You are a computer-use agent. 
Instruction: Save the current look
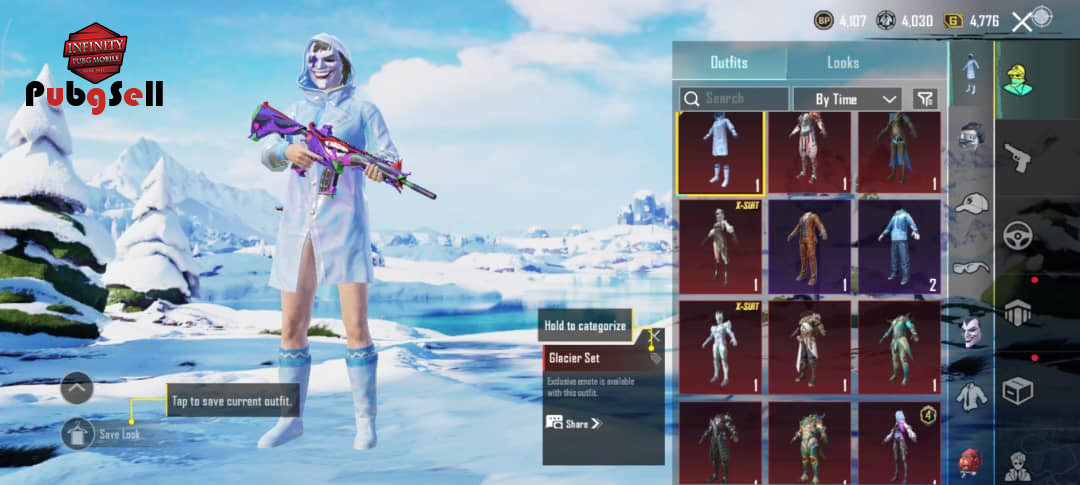(79, 434)
